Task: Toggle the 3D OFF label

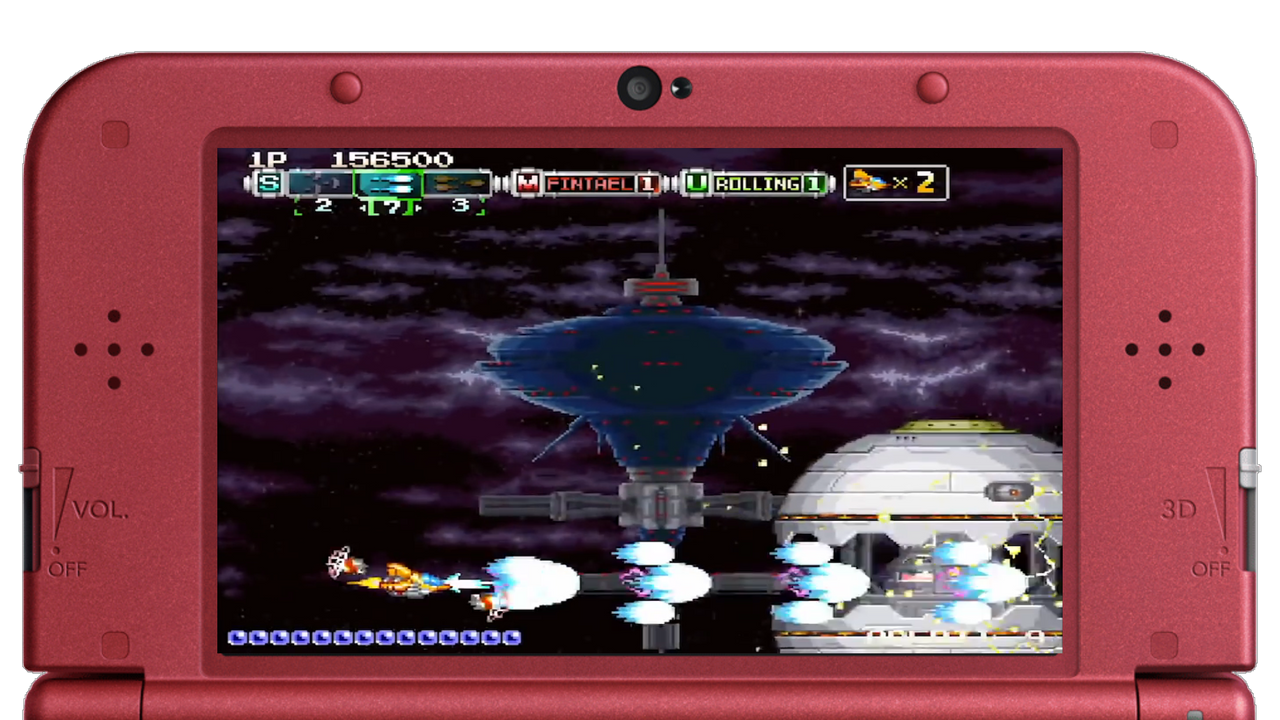Action: point(1214,568)
